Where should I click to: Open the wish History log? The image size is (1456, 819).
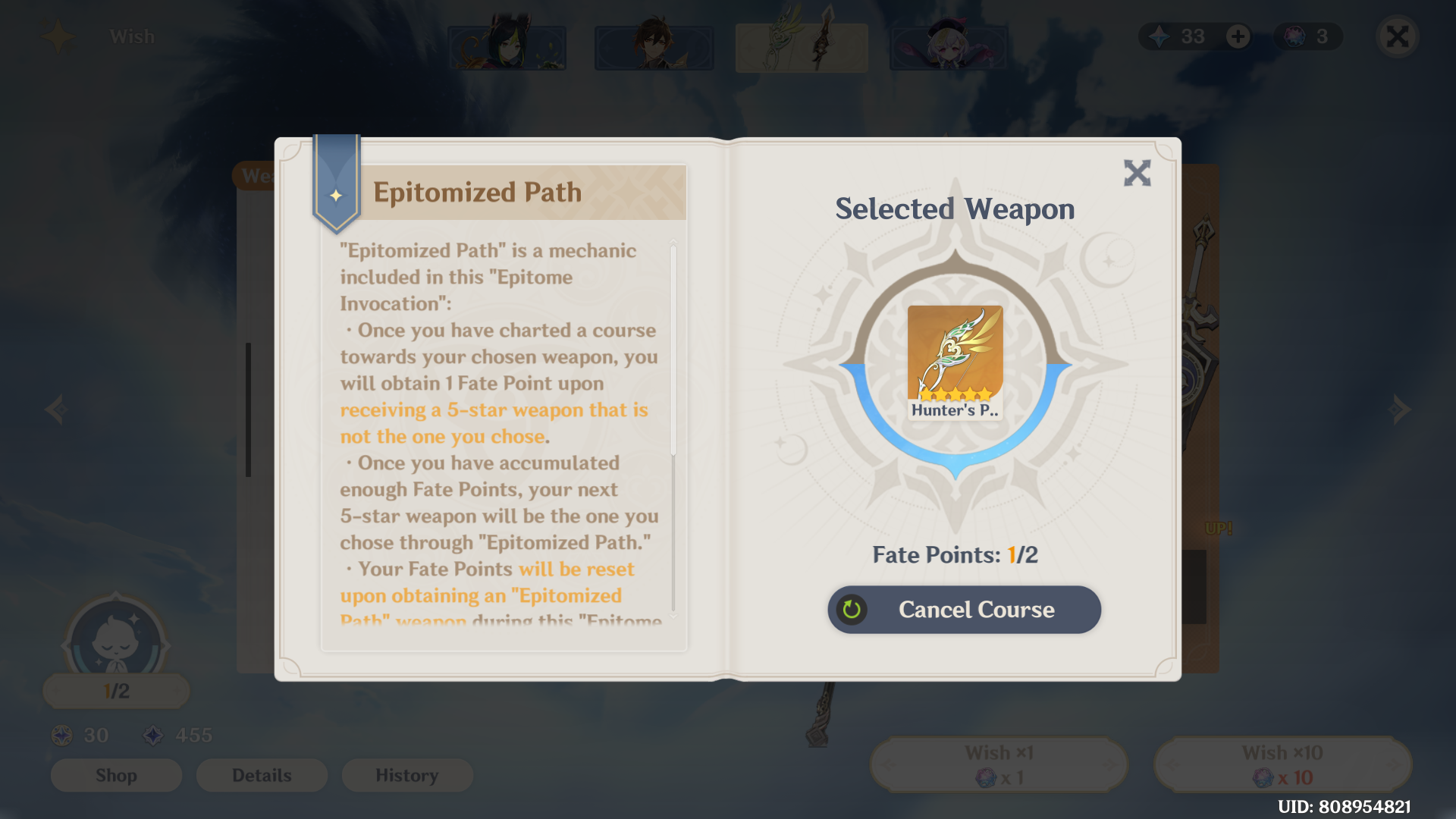[407, 775]
